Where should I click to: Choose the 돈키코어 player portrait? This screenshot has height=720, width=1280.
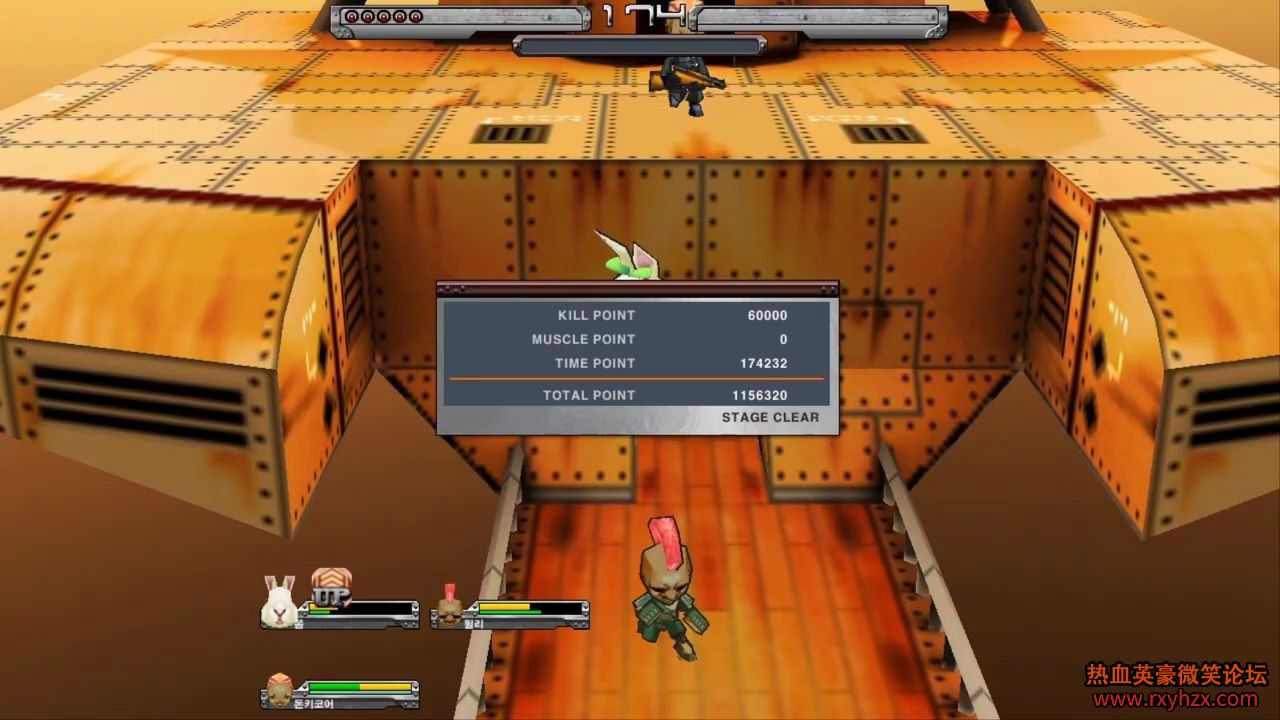pyautogui.click(x=280, y=689)
